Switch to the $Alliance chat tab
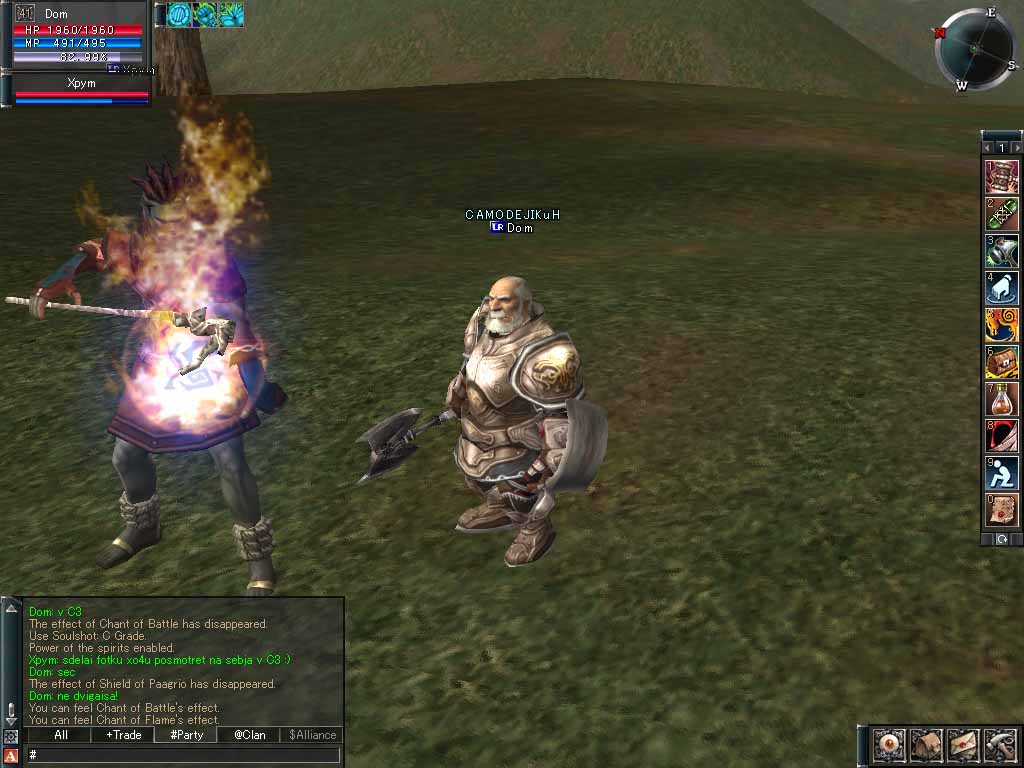 pos(312,735)
